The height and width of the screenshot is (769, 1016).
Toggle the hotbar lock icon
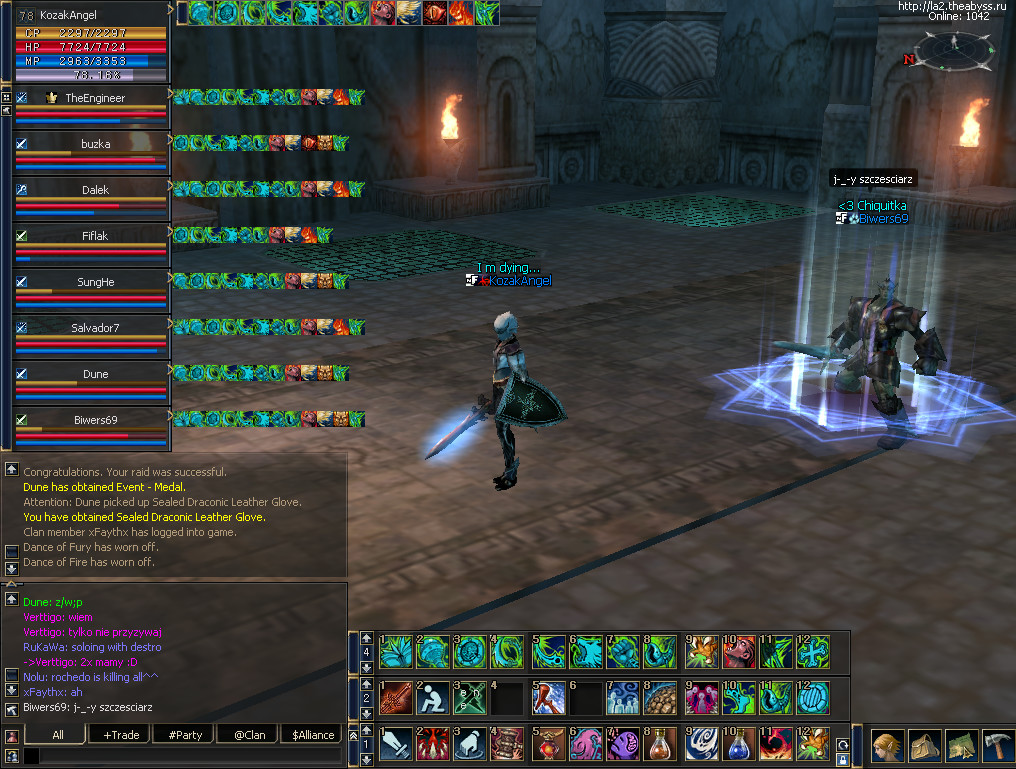(x=843, y=760)
